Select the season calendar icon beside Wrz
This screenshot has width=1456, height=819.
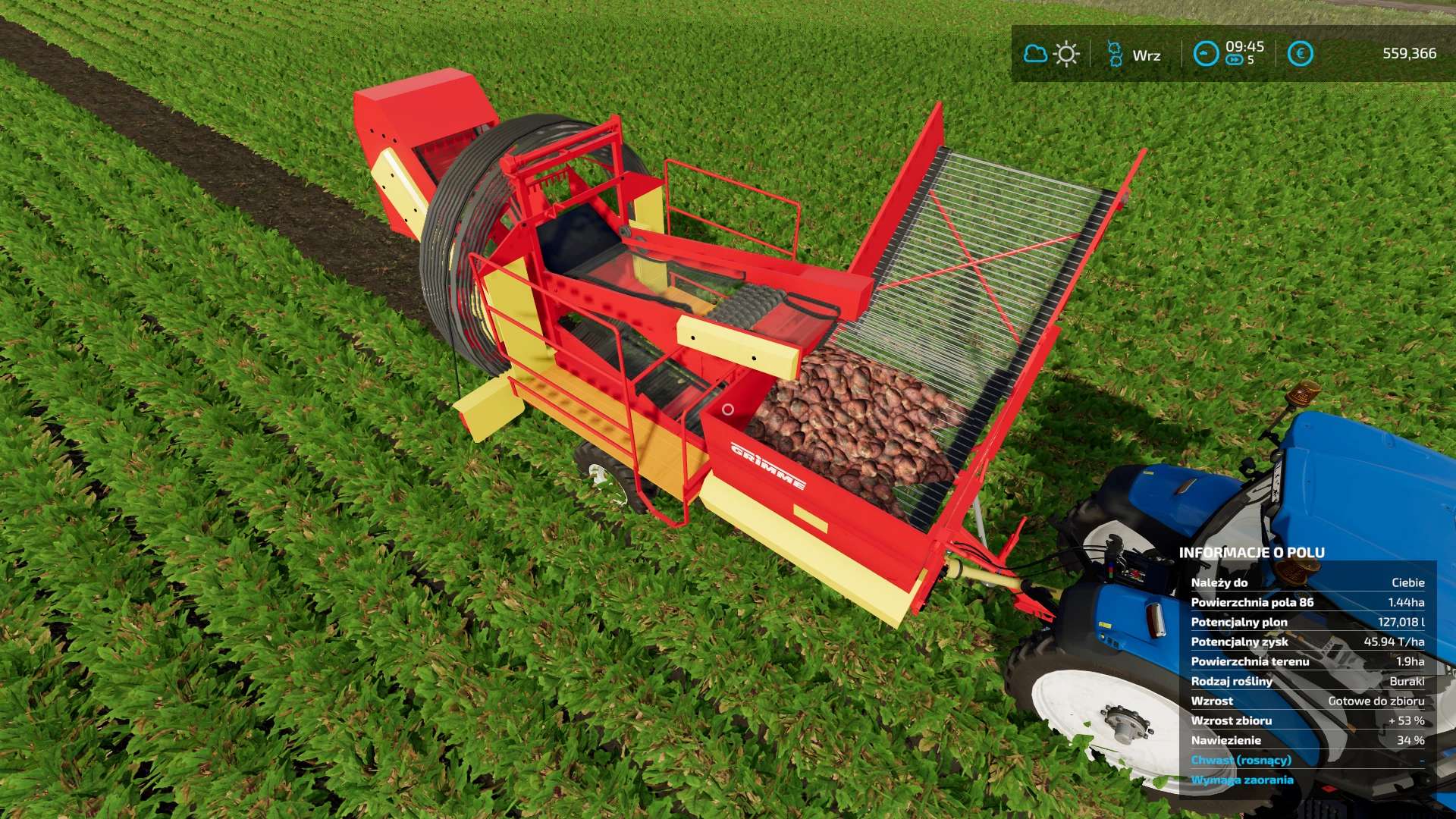pos(1114,54)
